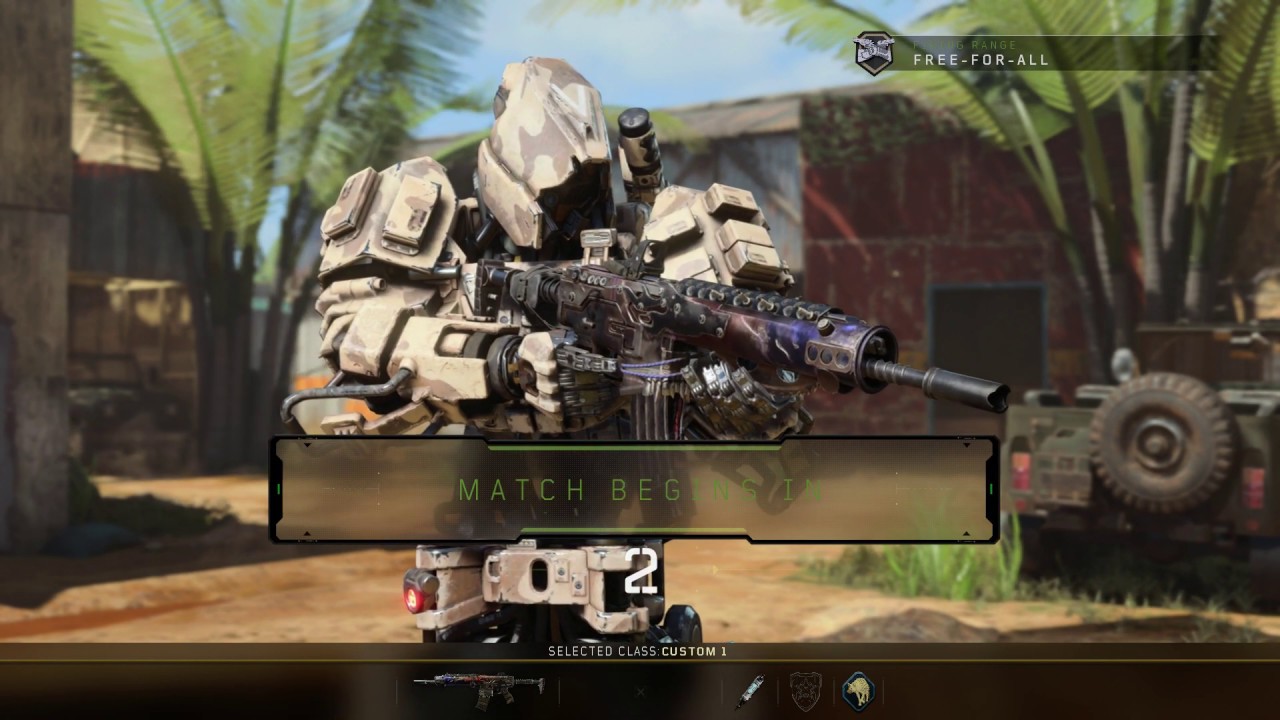Select the FIRING RANGE playlist text
Viewport: 1280px width, 720px height.
coord(965,43)
